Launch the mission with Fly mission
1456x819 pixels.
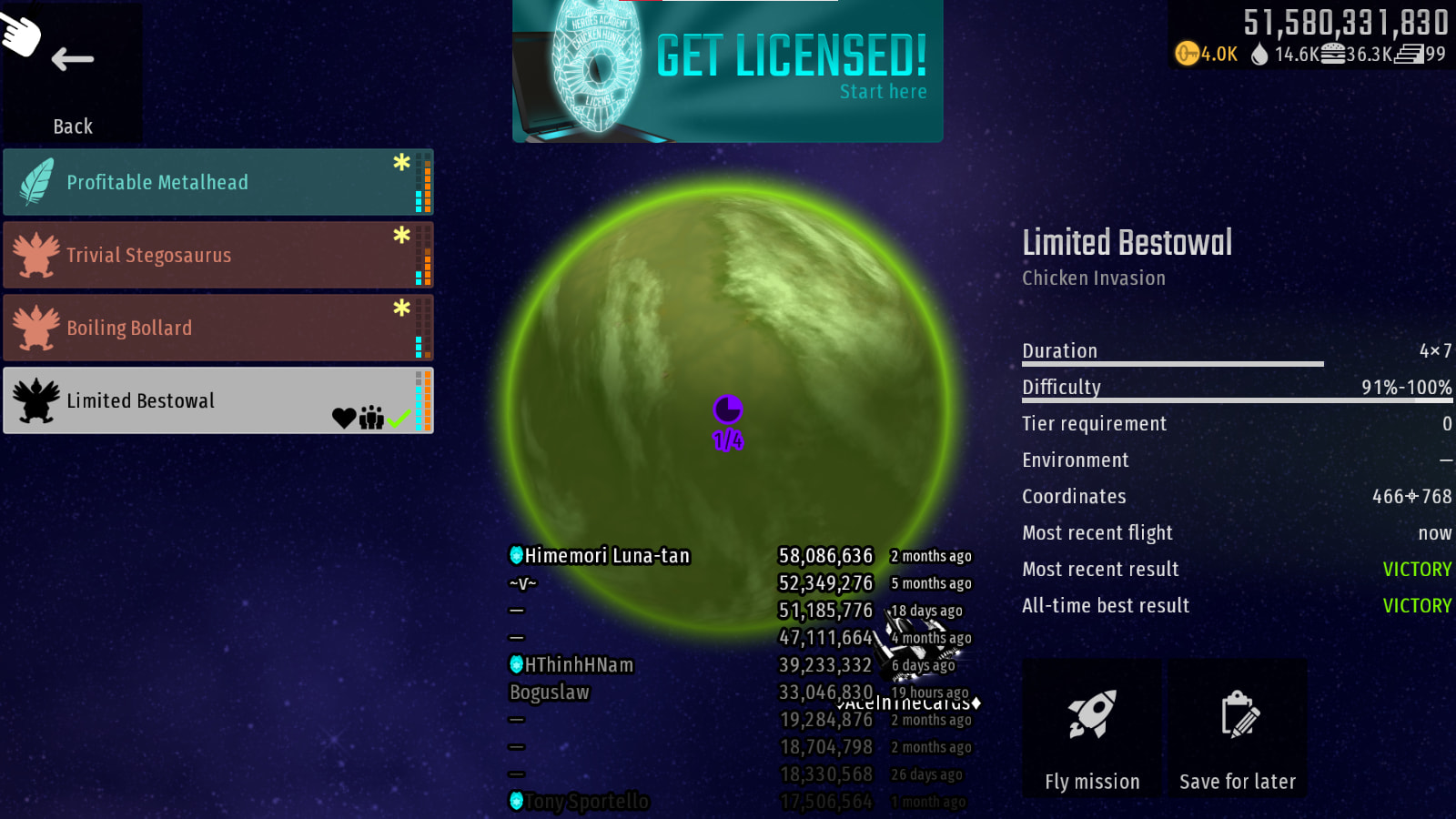click(x=1092, y=730)
